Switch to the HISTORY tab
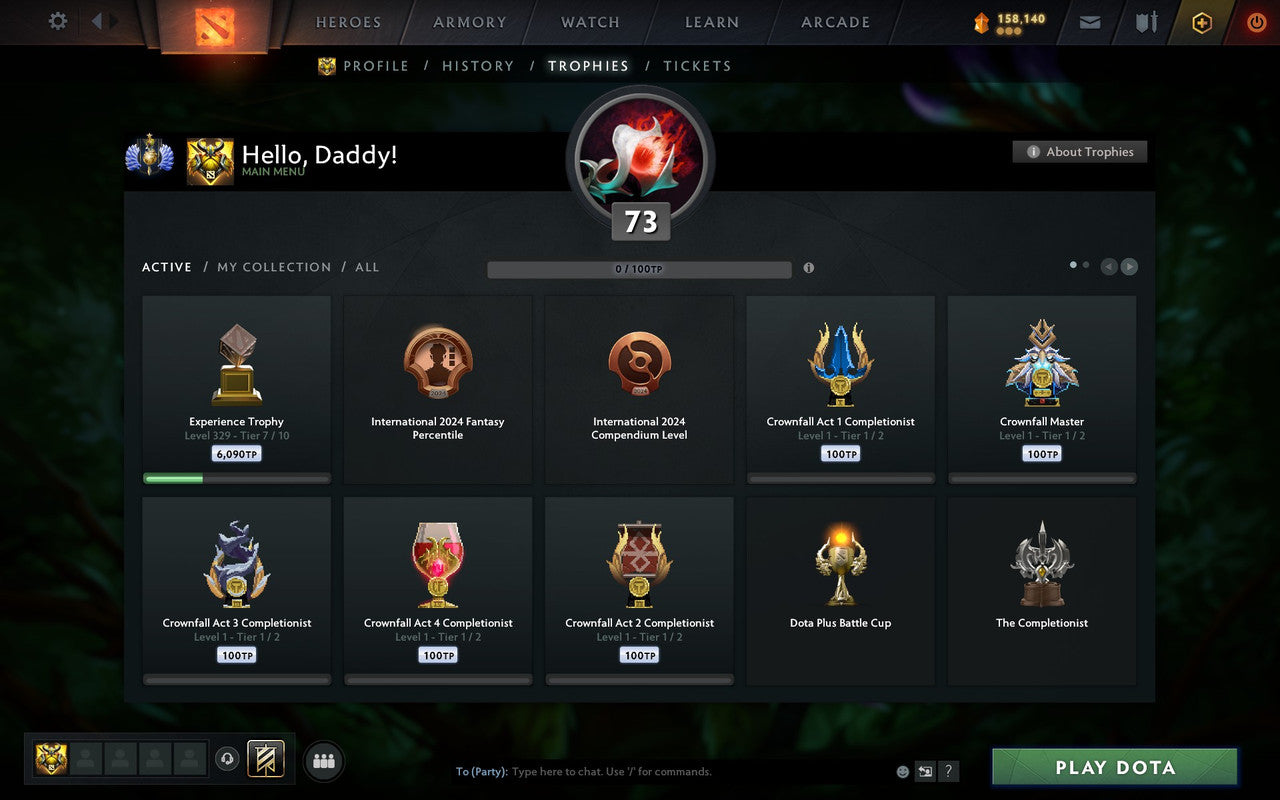Screen dimensions: 1280x800 coord(478,65)
